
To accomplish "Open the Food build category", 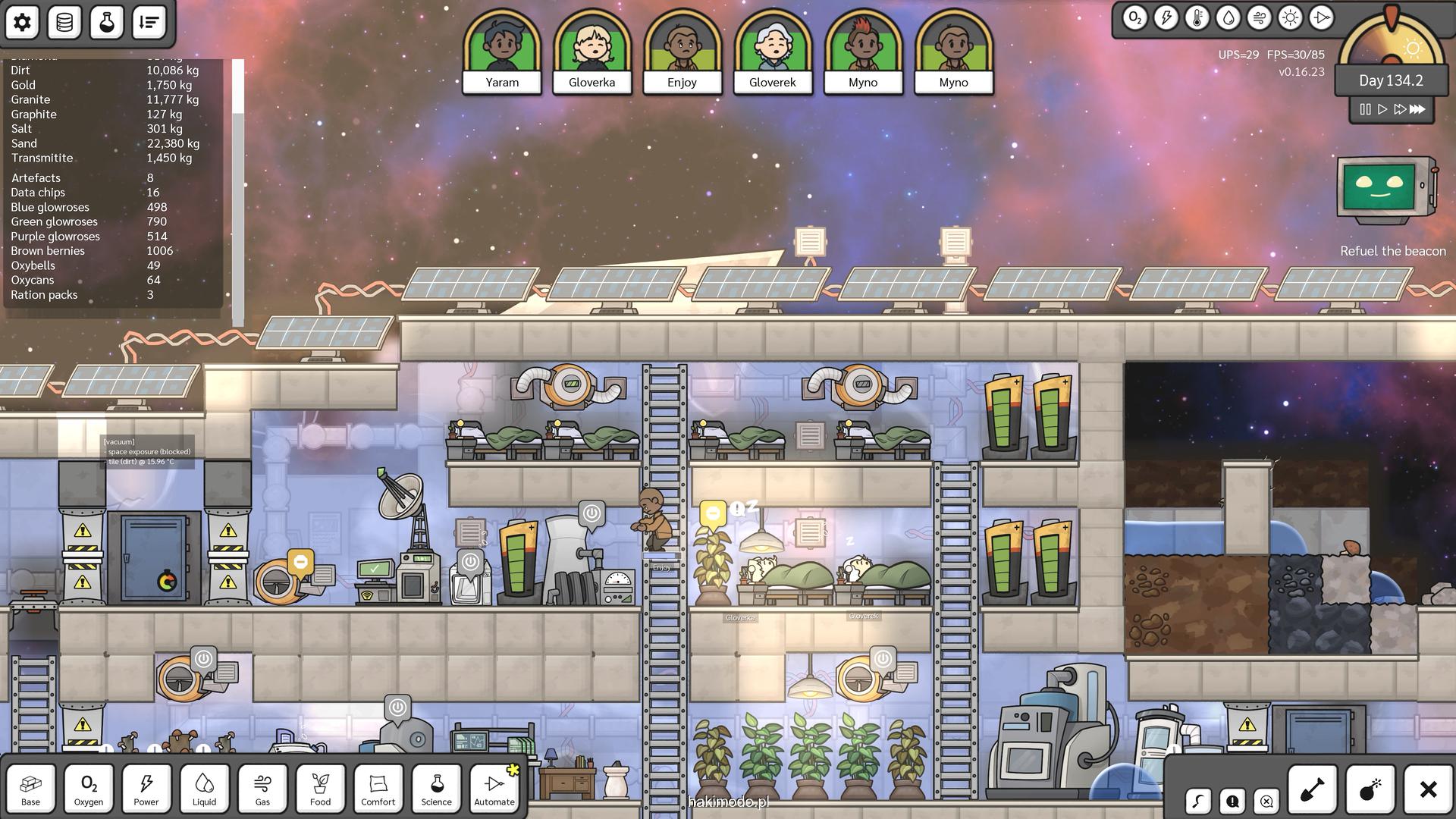I will coord(320,789).
